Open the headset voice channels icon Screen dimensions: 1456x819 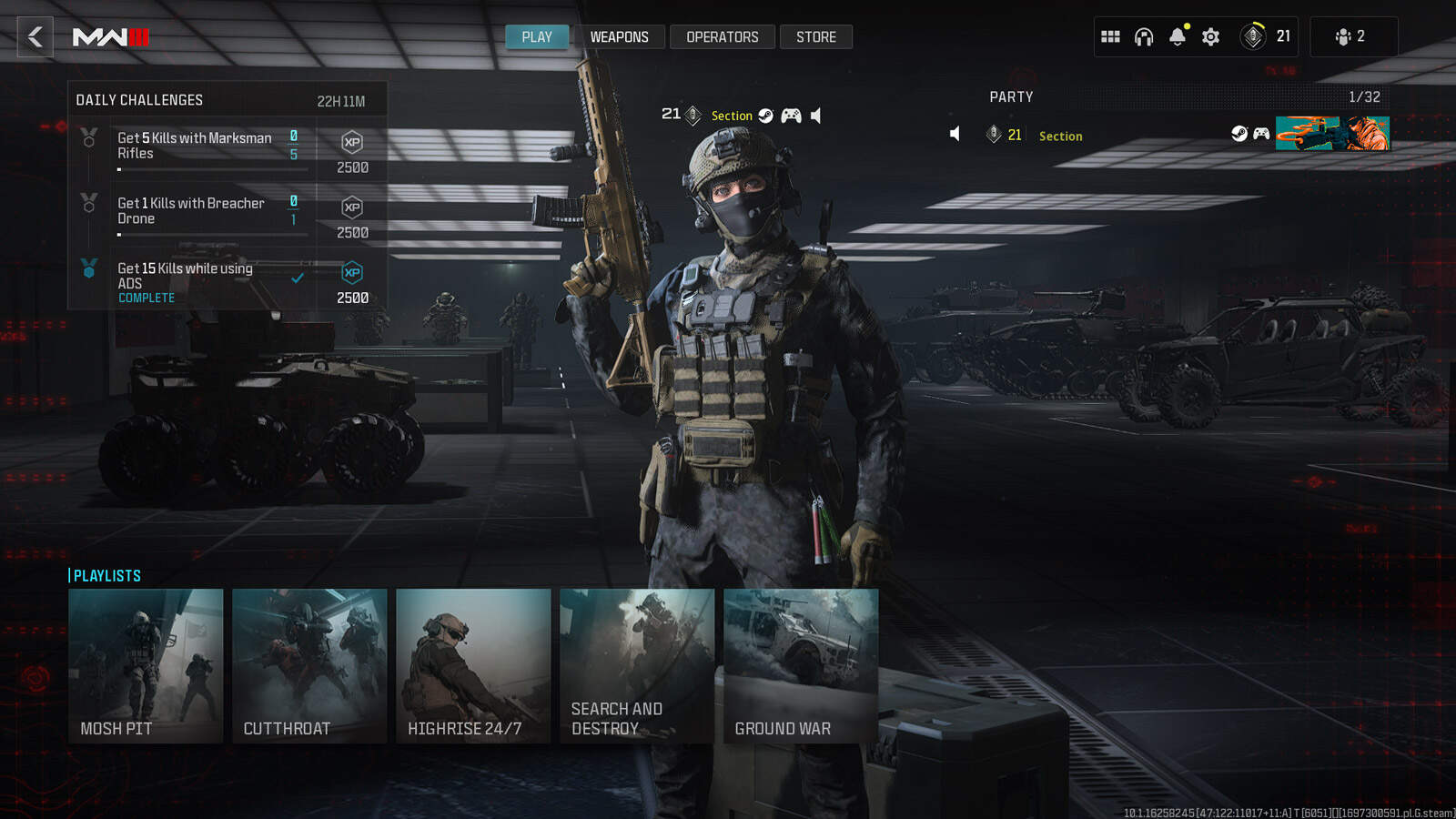pyautogui.click(x=1144, y=36)
